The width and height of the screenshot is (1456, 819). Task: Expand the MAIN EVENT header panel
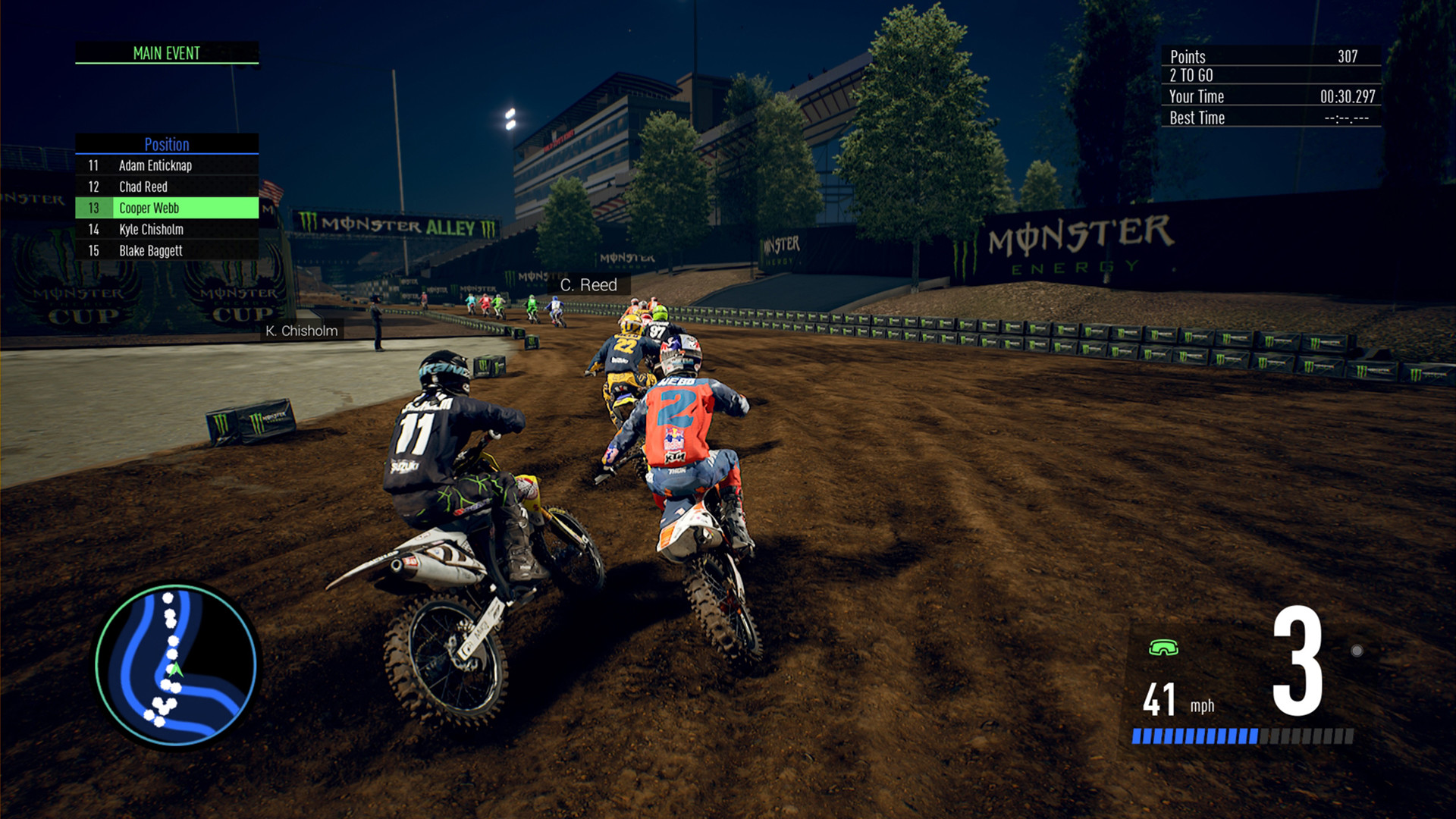pyautogui.click(x=167, y=53)
